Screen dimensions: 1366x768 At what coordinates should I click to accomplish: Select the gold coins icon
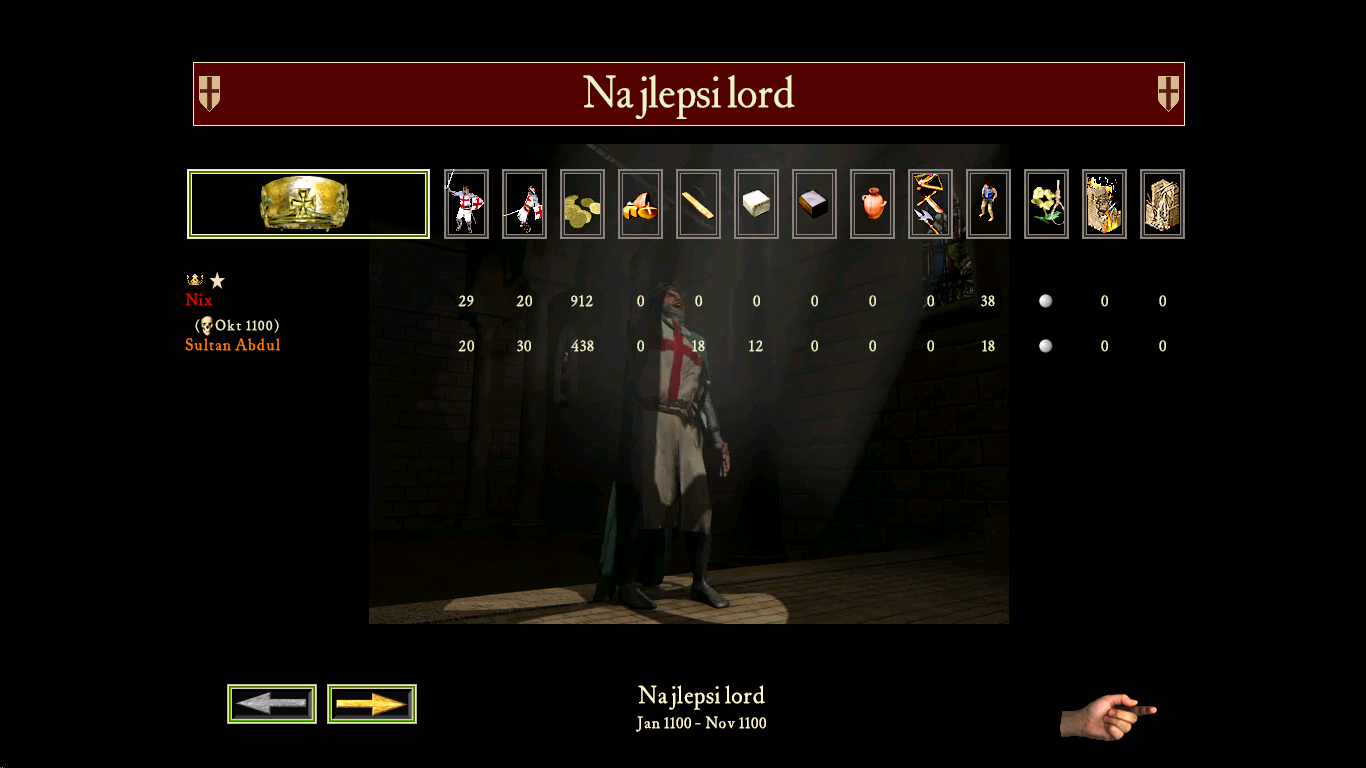pyautogui.click(x=582, y=204)
